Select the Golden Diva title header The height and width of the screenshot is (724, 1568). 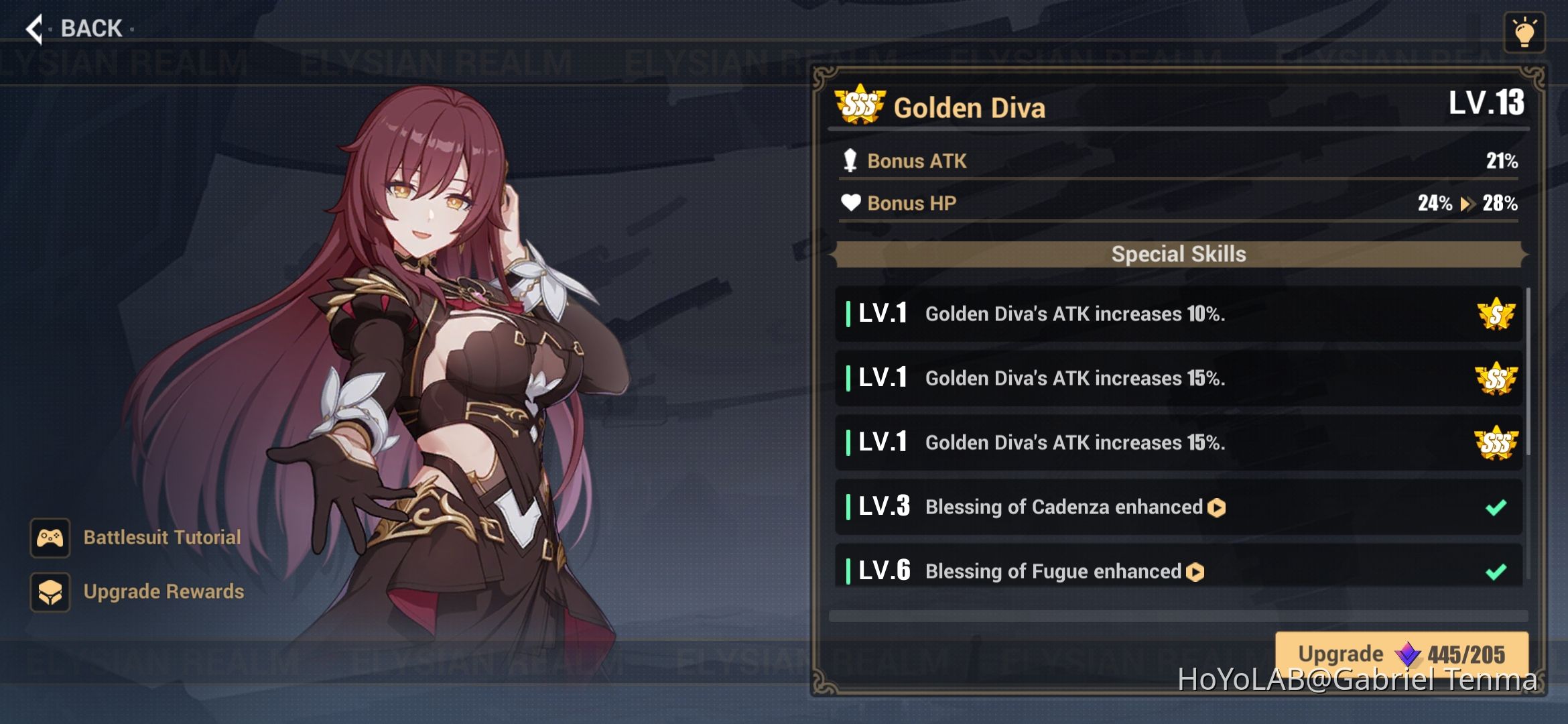[970, 107]
